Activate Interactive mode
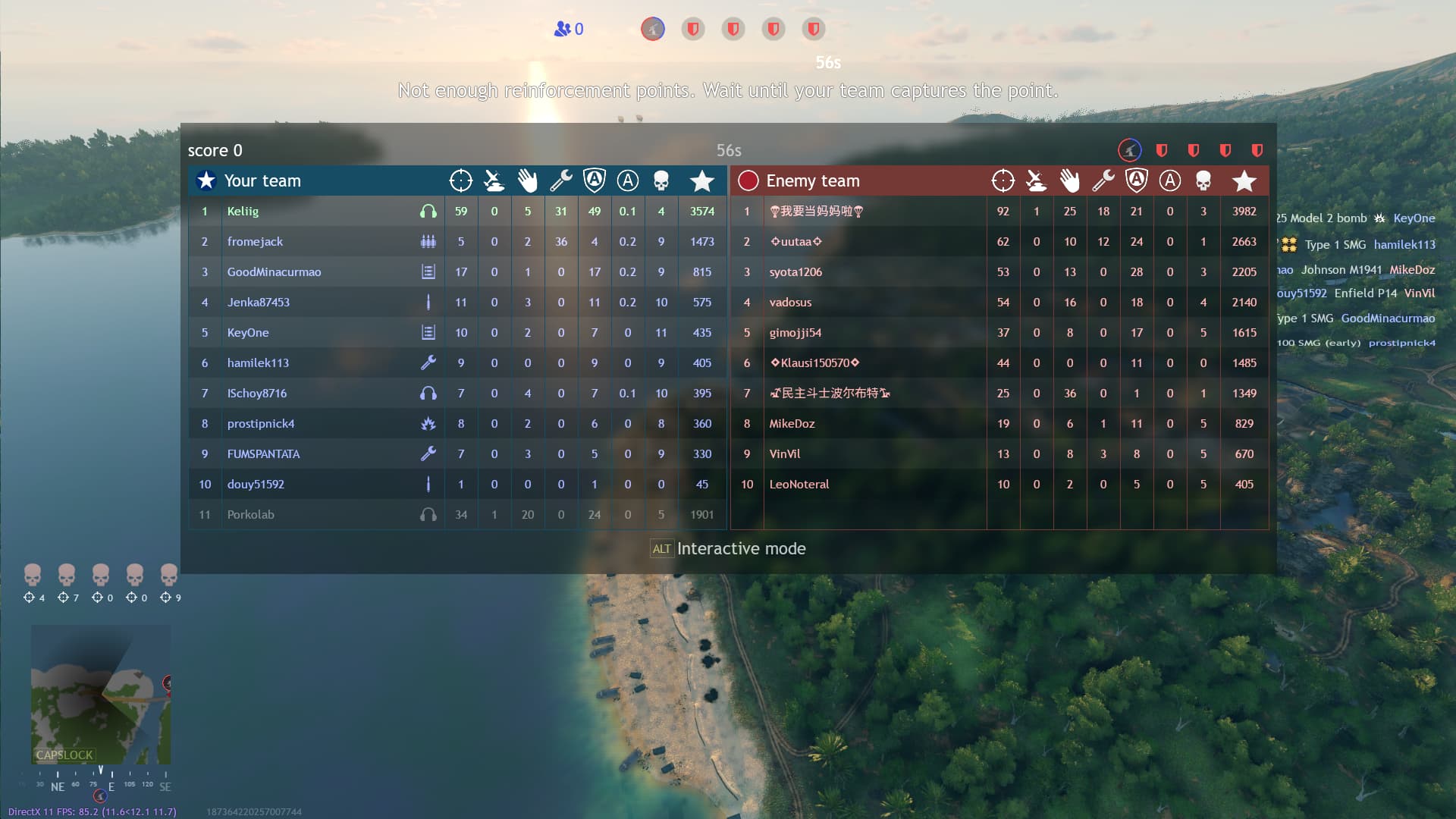Image resolution: width=1456 pixels, height=819 pixels. pyautogui.click(x=728, y=548)
